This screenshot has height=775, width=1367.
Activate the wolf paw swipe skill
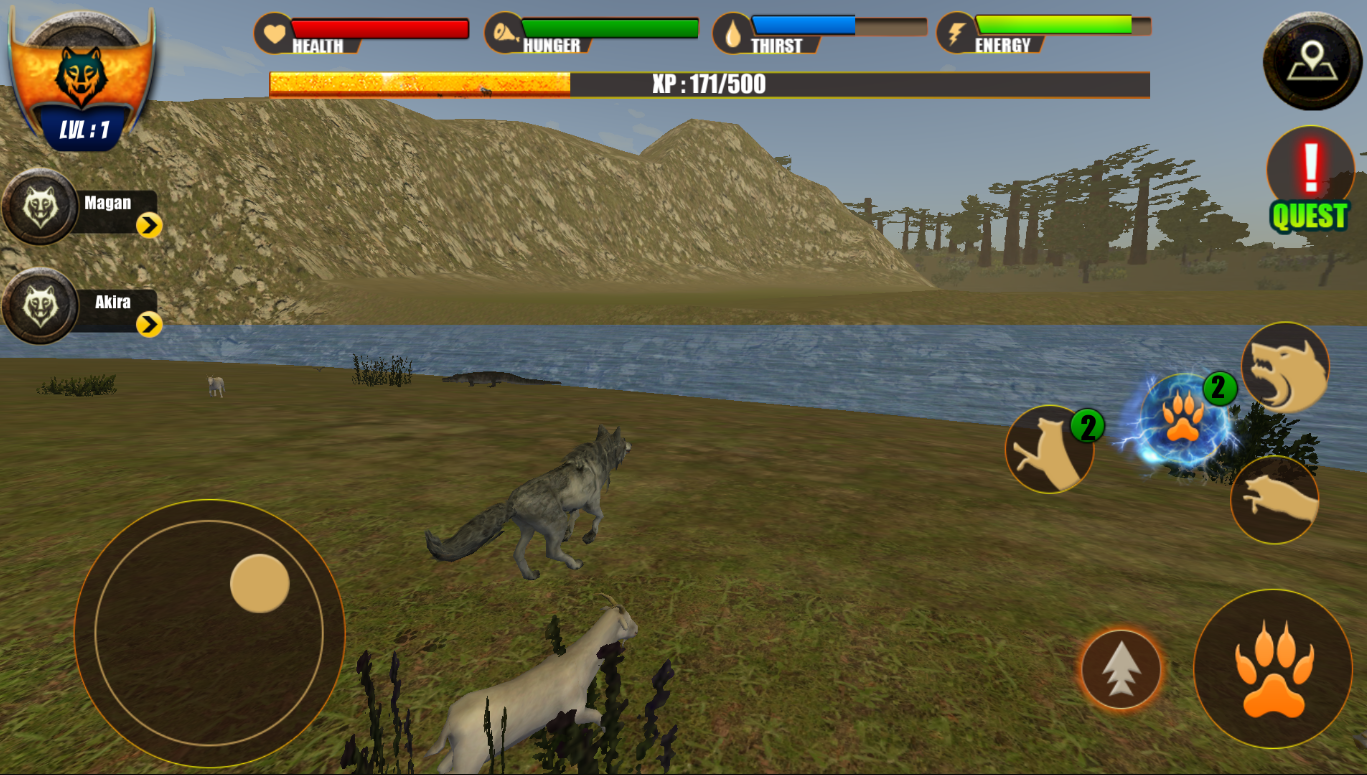(x=1274, y=499)
